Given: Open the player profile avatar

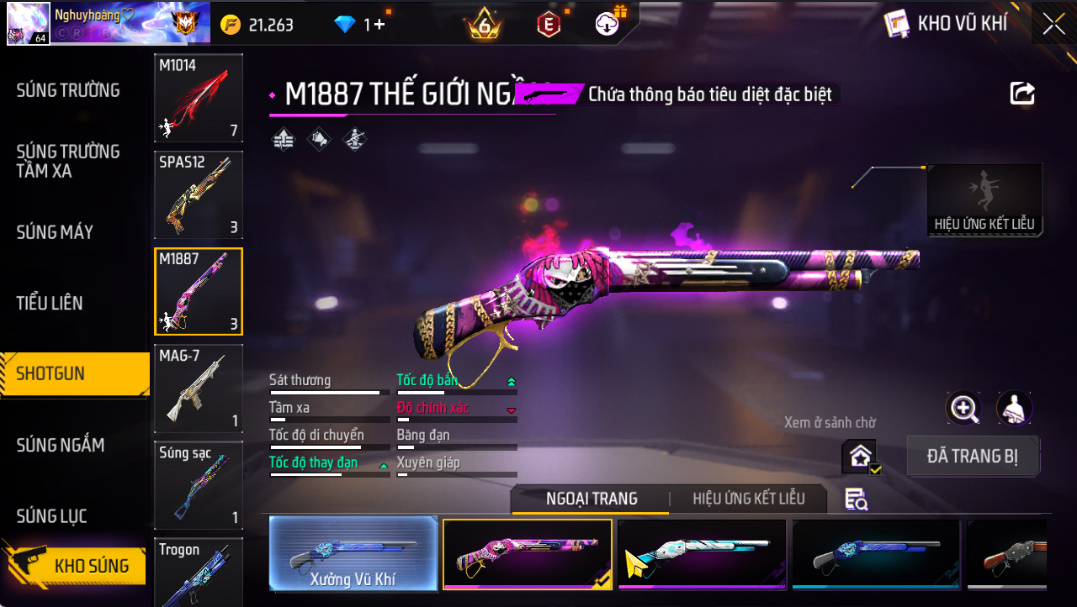Looking at the screenshot, I should coord(27,23).
